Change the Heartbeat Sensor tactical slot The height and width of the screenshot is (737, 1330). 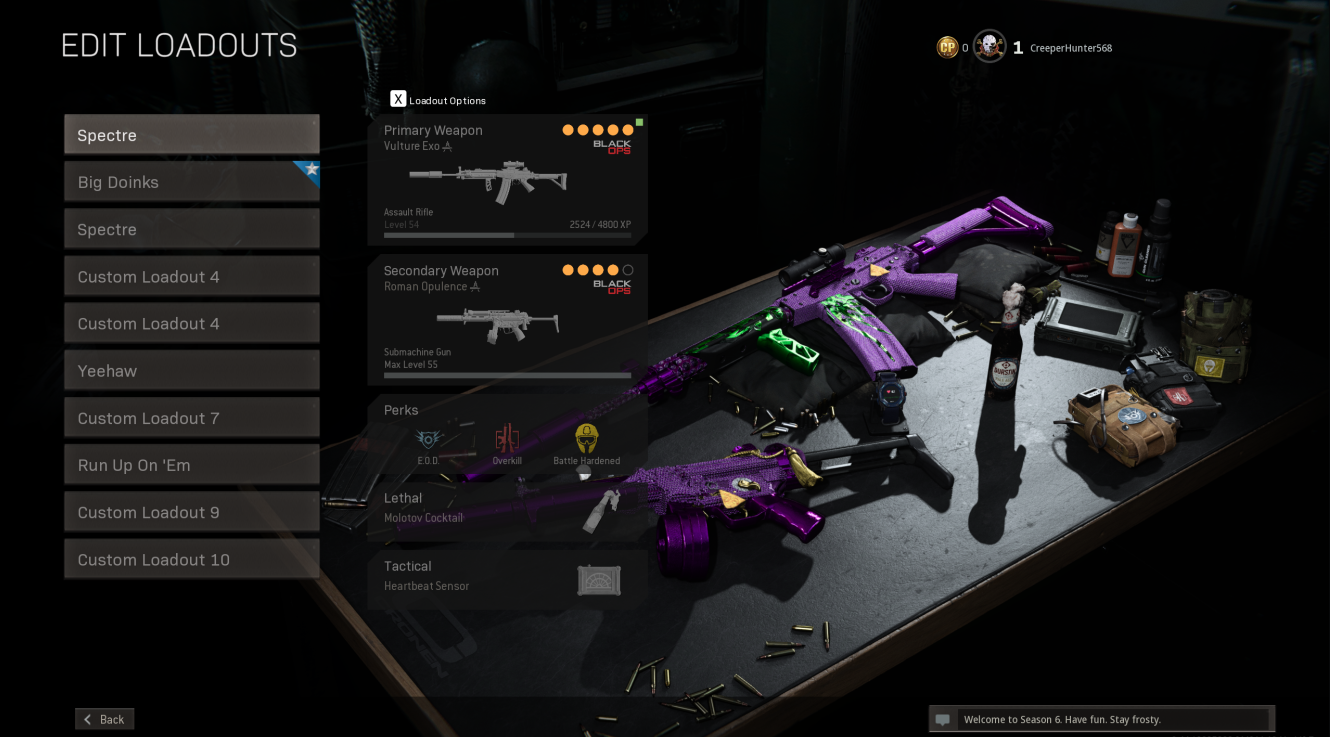click(x=507, y=577)
